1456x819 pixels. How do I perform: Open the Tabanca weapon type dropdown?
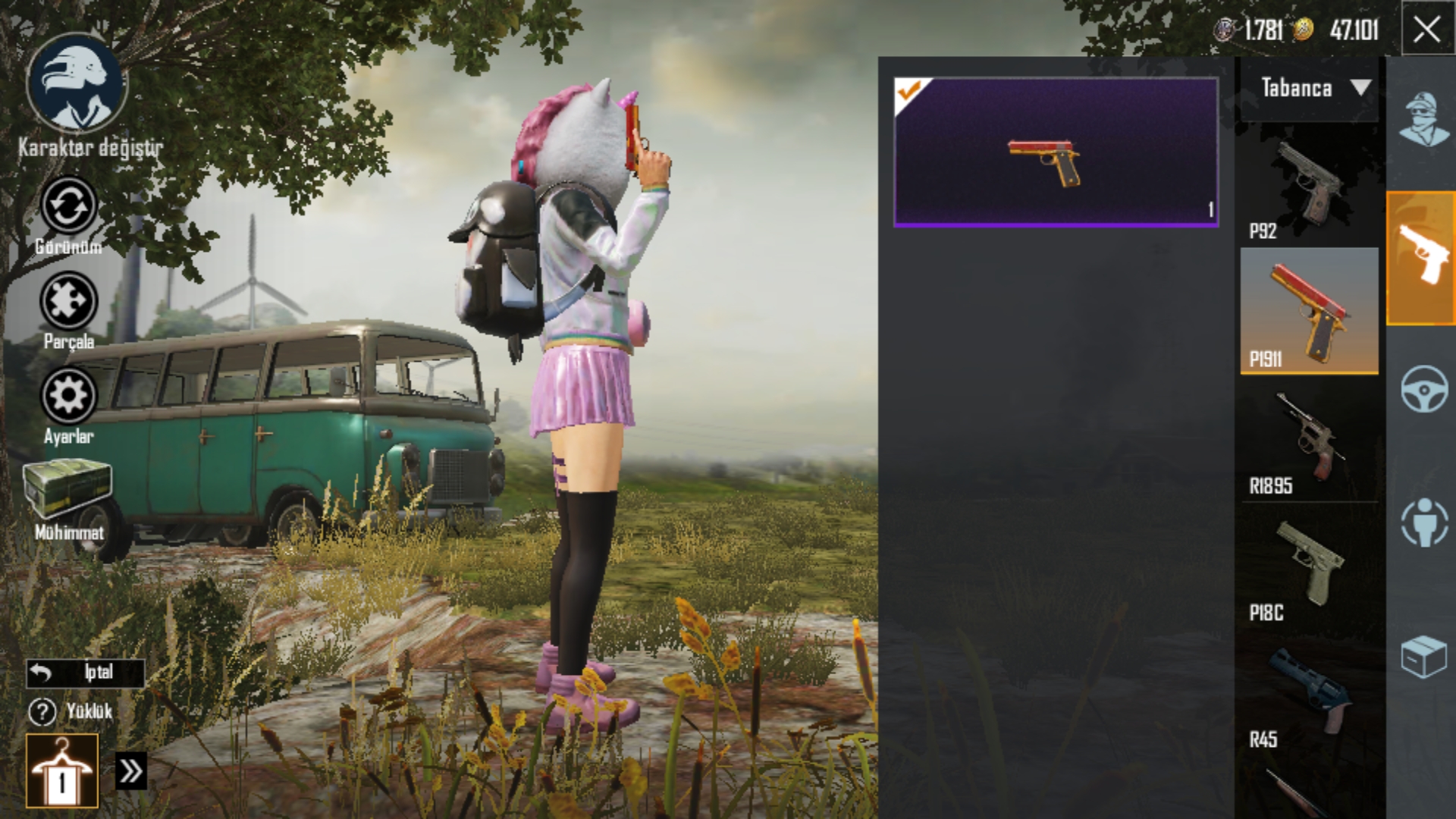(x=1310, y=89)
